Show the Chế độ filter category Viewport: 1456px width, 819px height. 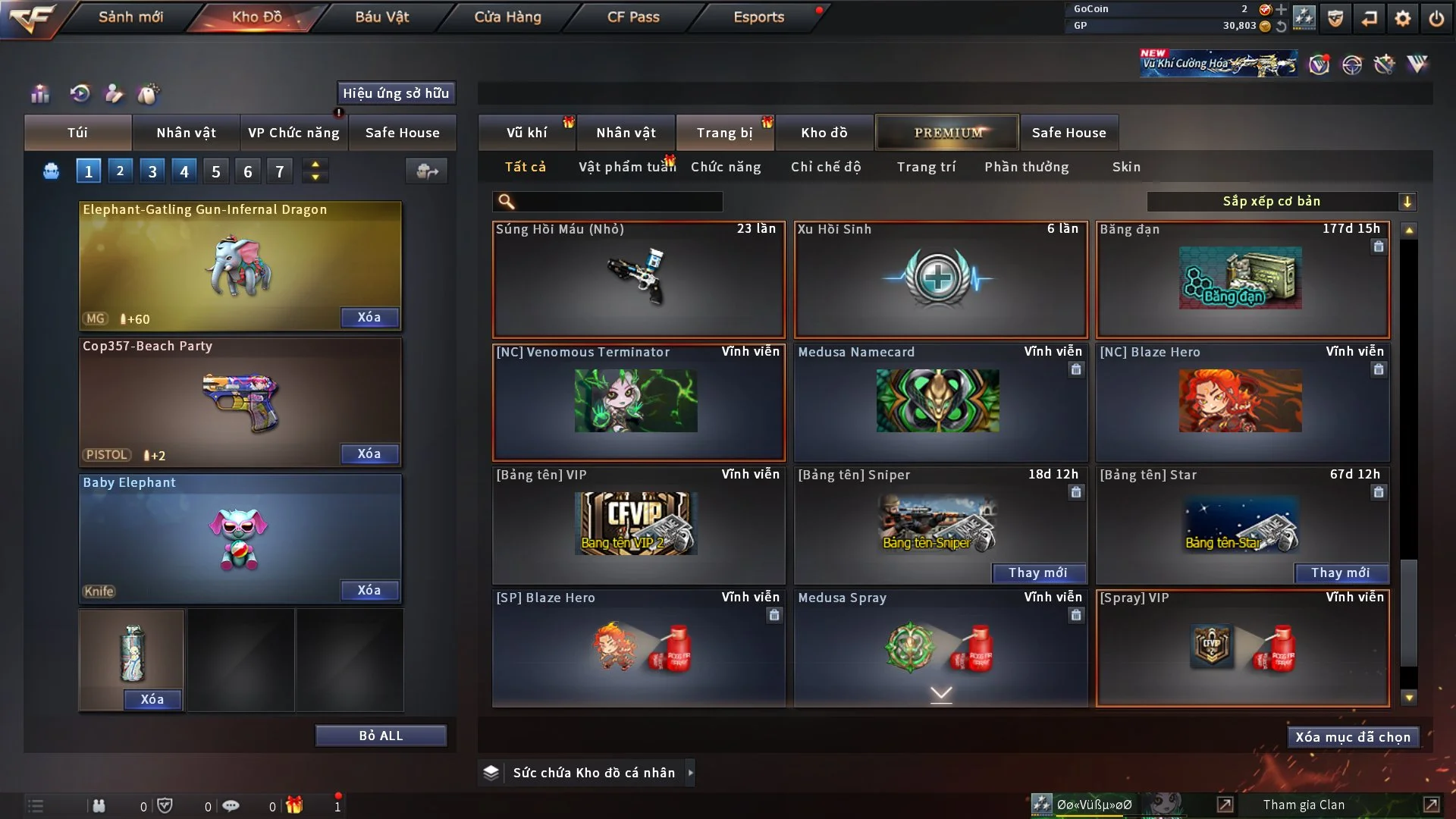(x=825, y=167)
